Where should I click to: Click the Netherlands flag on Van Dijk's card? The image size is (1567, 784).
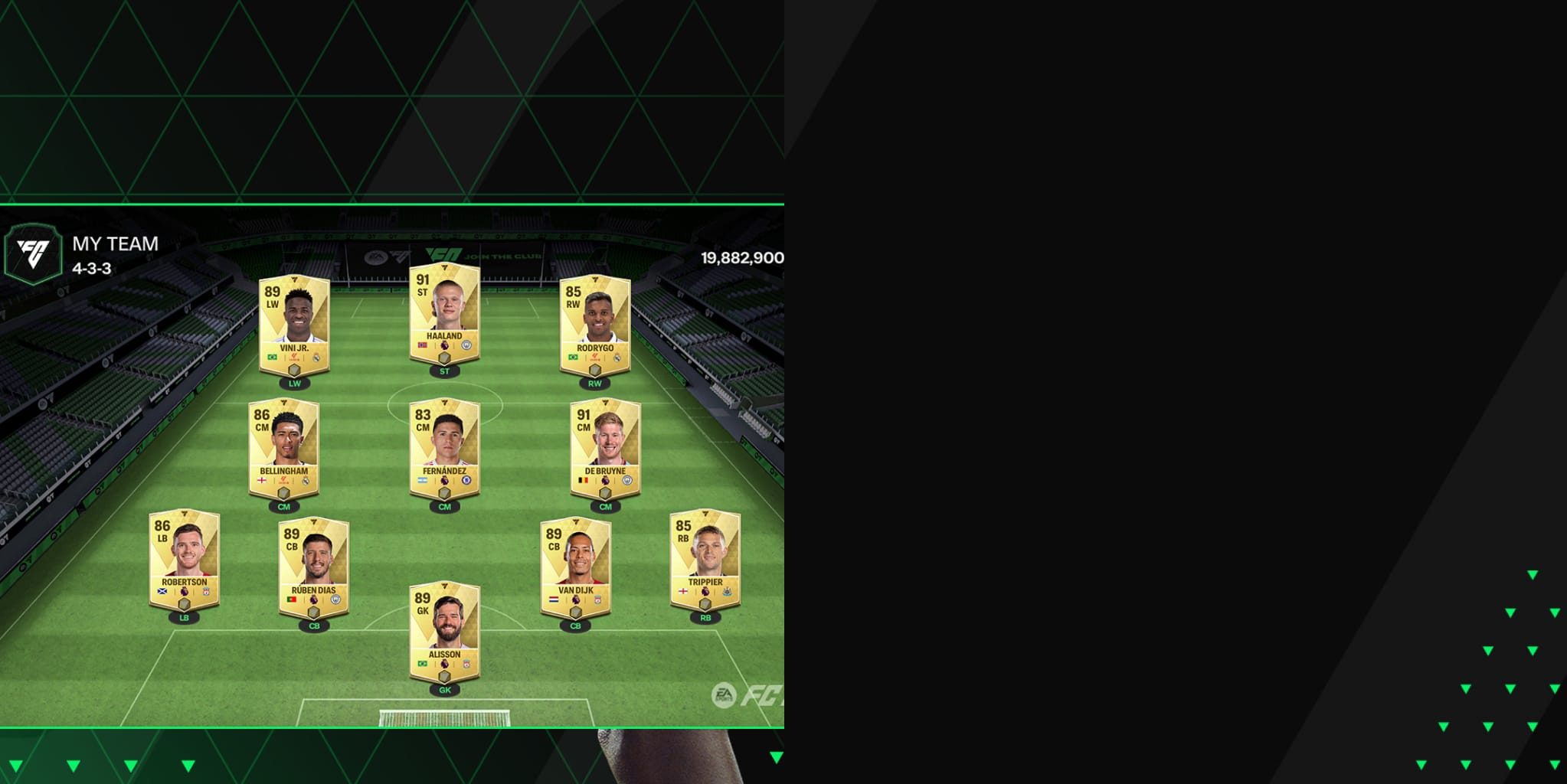tap(554, 600)
